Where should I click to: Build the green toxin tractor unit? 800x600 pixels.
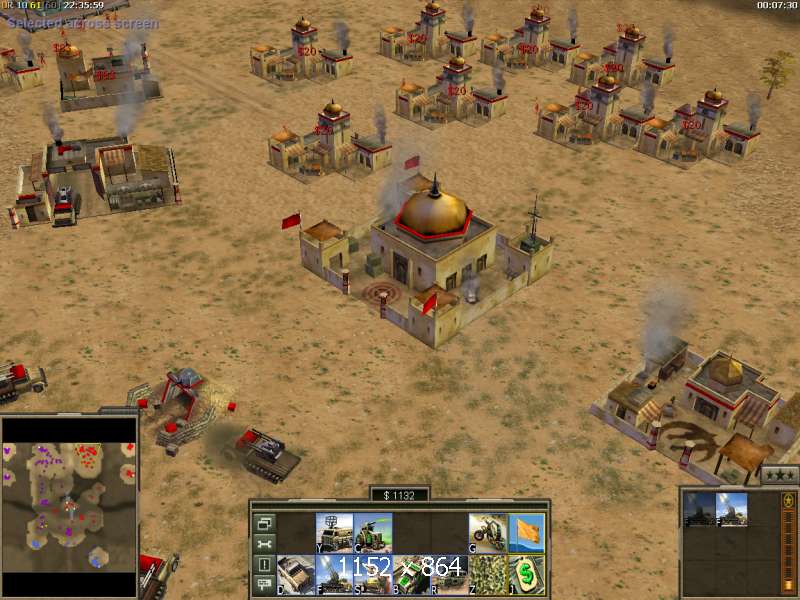tap(372, 531)
